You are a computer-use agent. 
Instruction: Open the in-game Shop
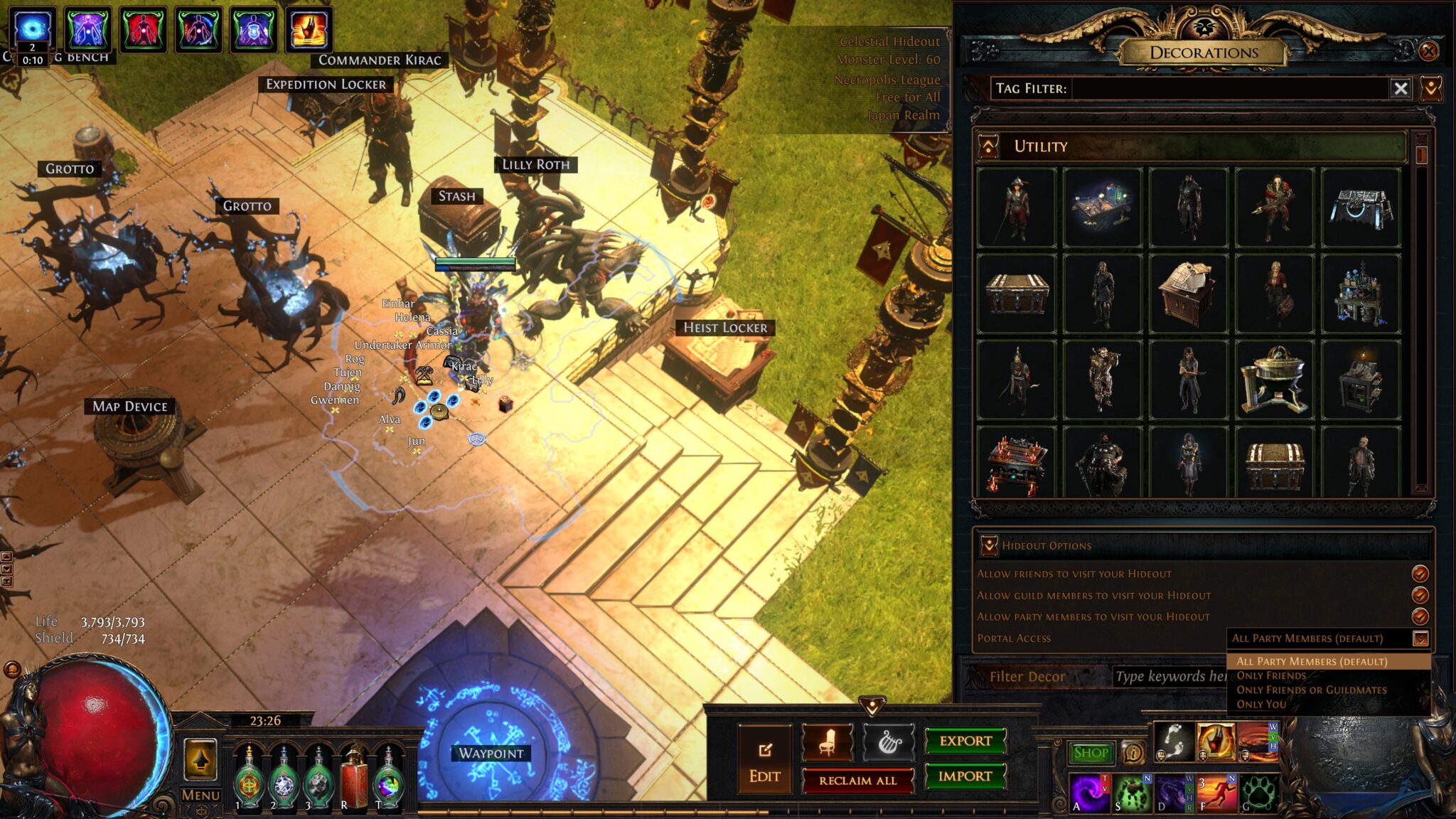(1091, 752)
